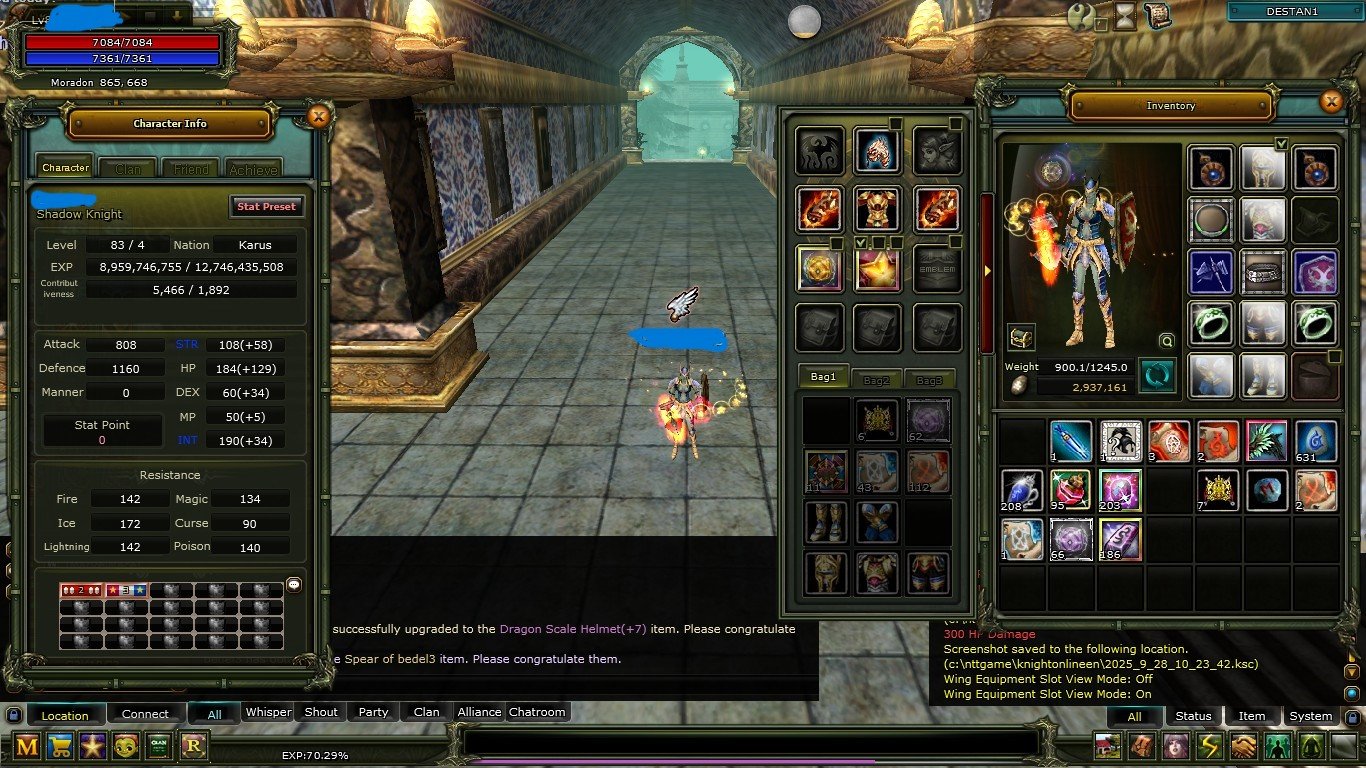Select the Whisper chat channel
Image resolution: width=1366 pixels, height=768 pixels.
[x=268, y=712]
